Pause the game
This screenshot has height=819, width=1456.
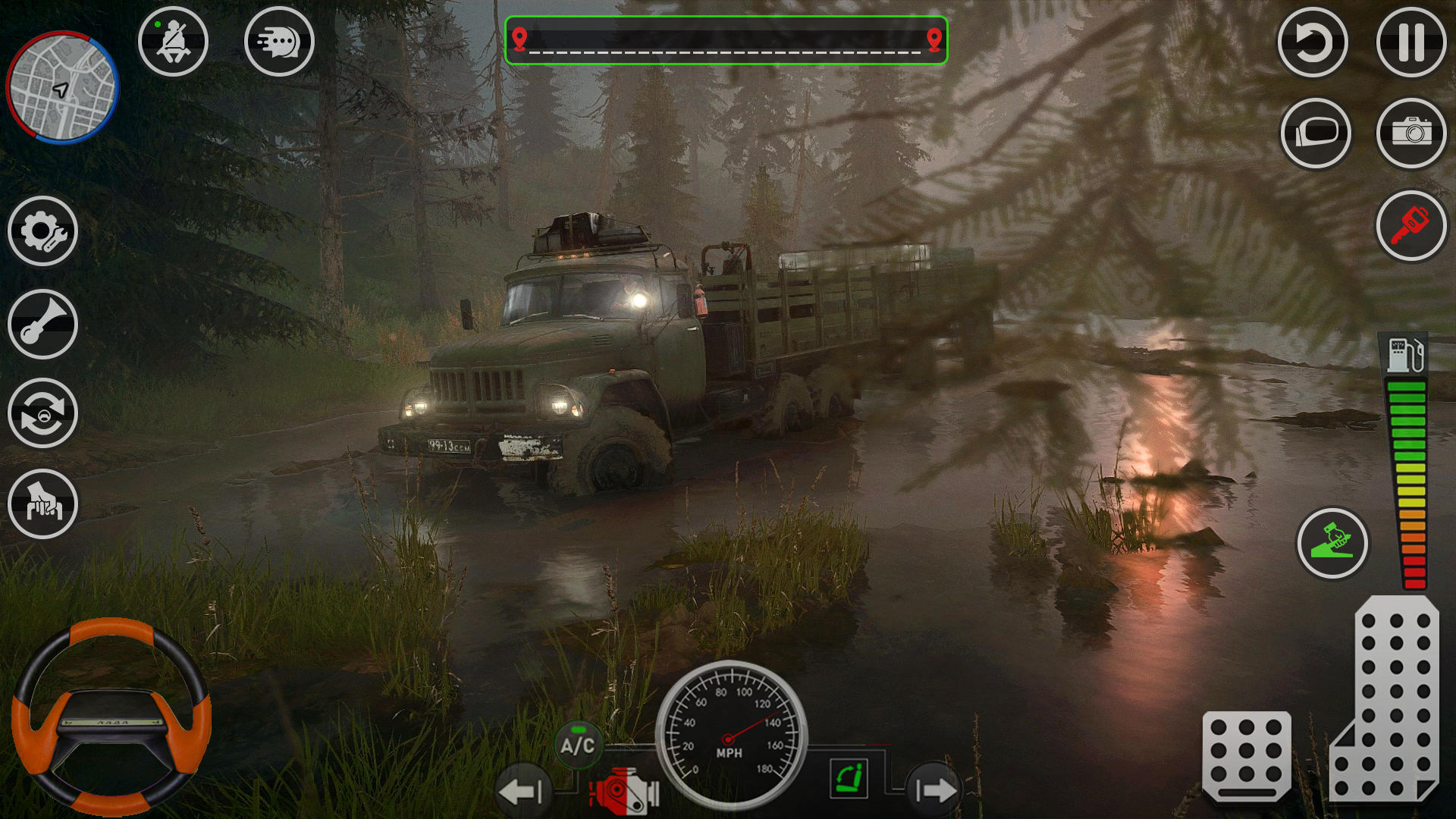point(1411,43)
